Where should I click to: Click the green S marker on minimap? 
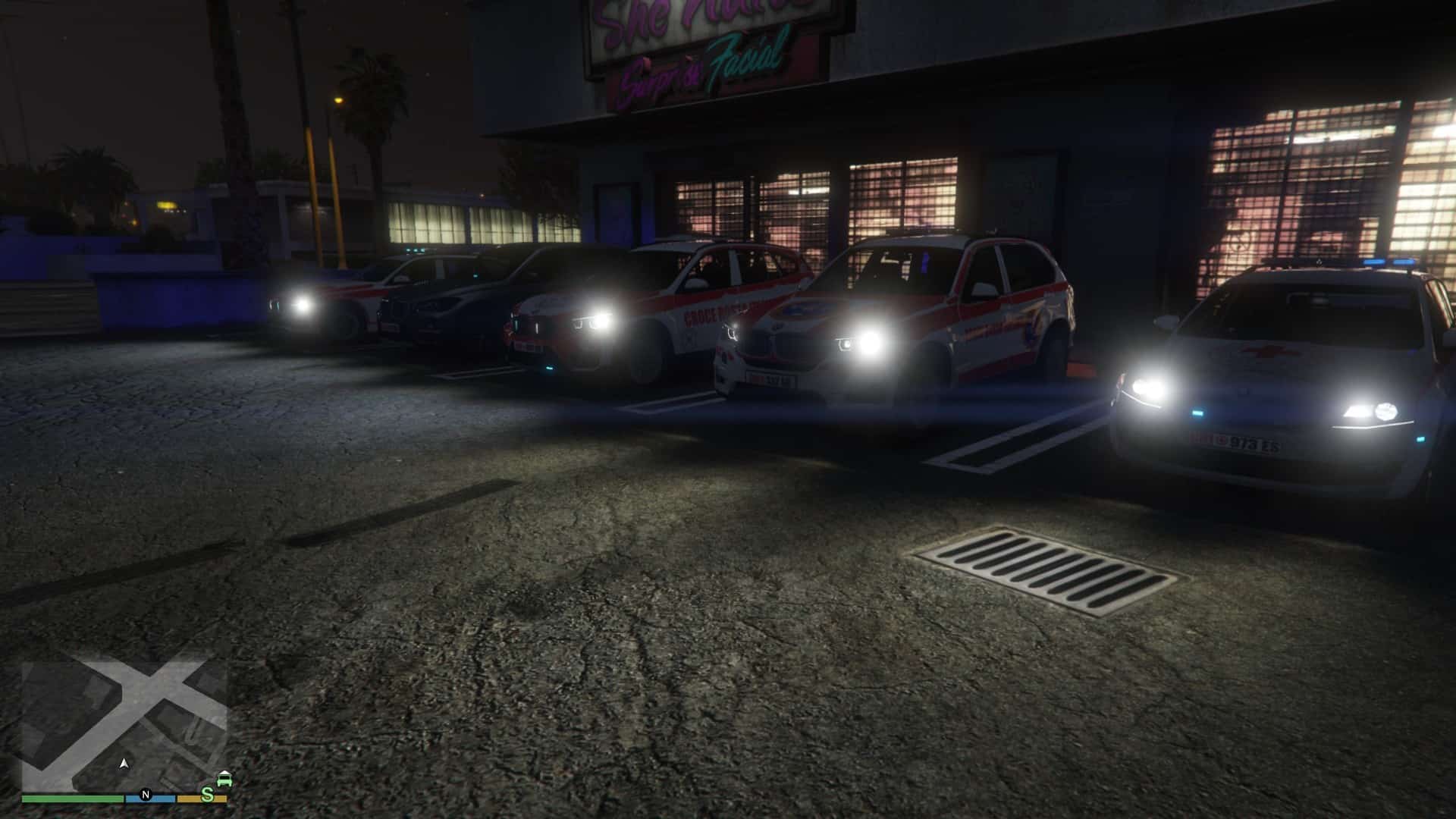point(207,794)
